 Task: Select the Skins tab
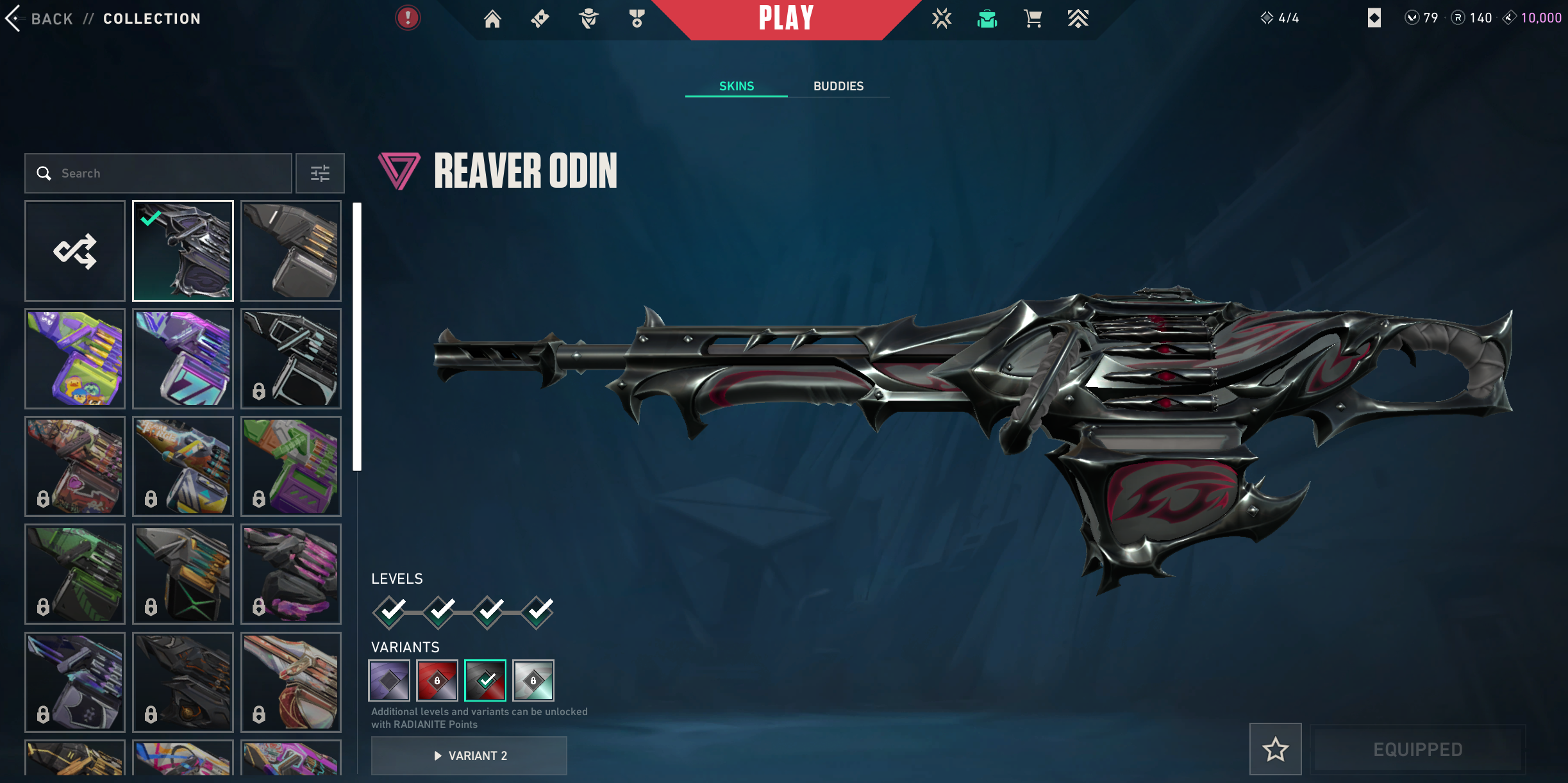tap(736, 86)
